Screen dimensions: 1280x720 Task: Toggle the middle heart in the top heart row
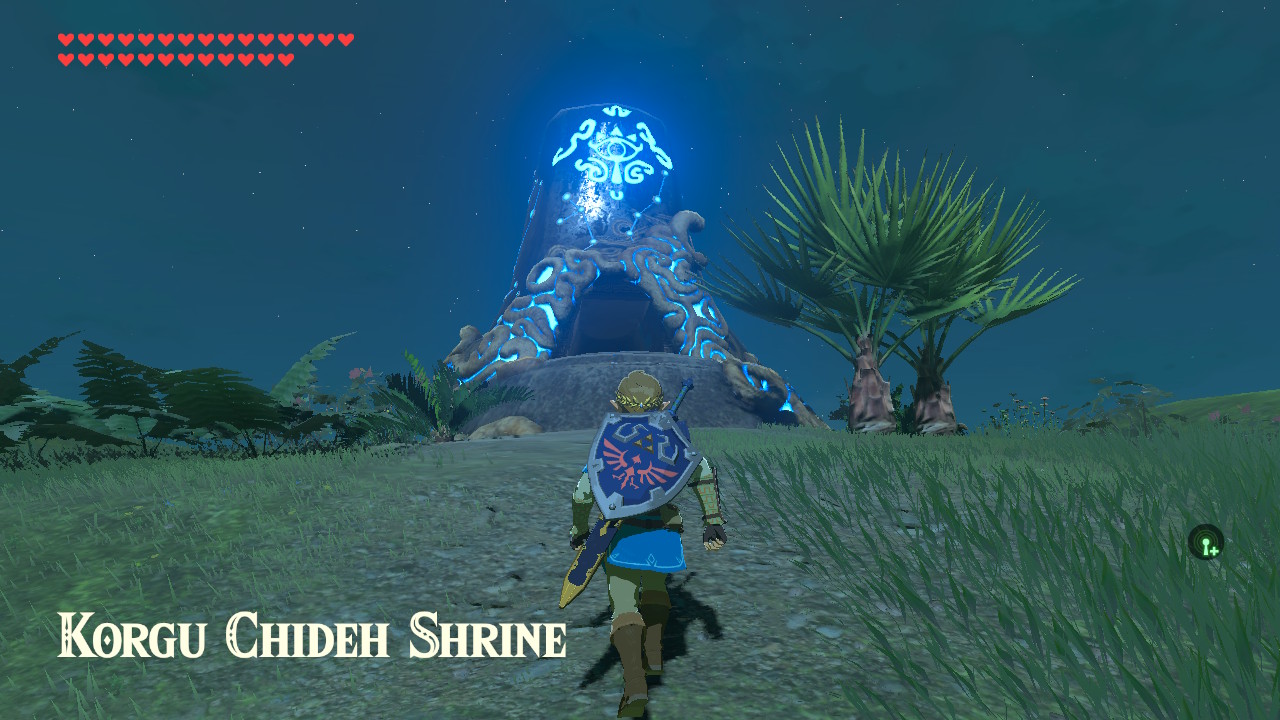[x=205, y=40]
